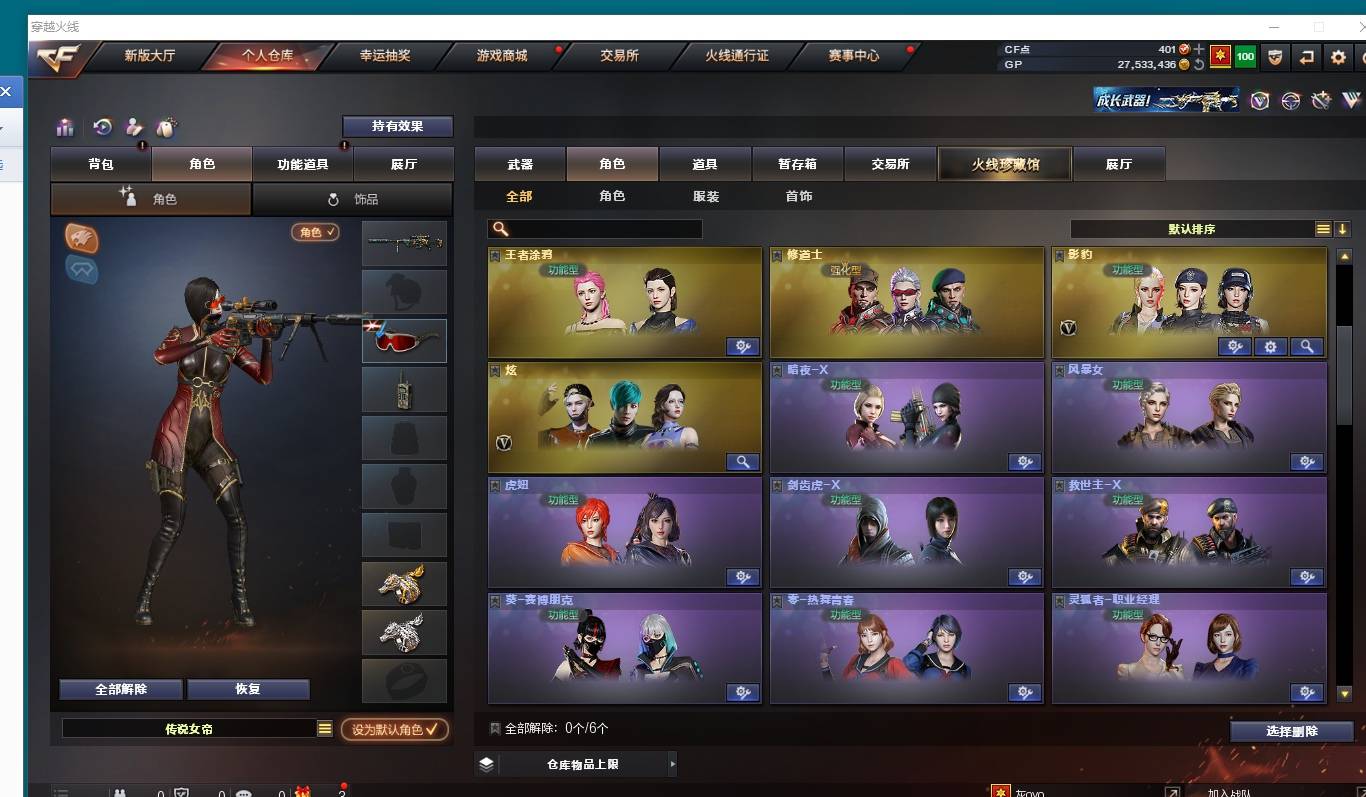Viewport: 1366px width, 797px height.
Task: Click the circular-arrow restore icon in left panel
Action: [x=102, y=127]
